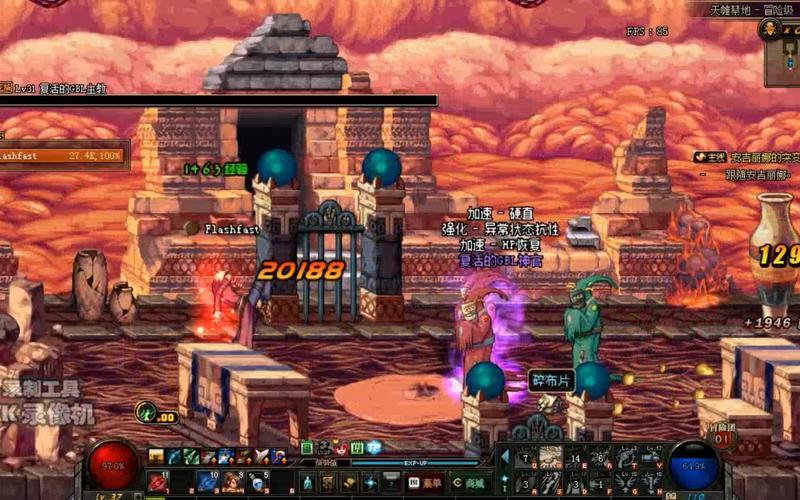Click the green square icon above EXP bar
This screenshot has height=500, width=800.
[x=308, y=447]
